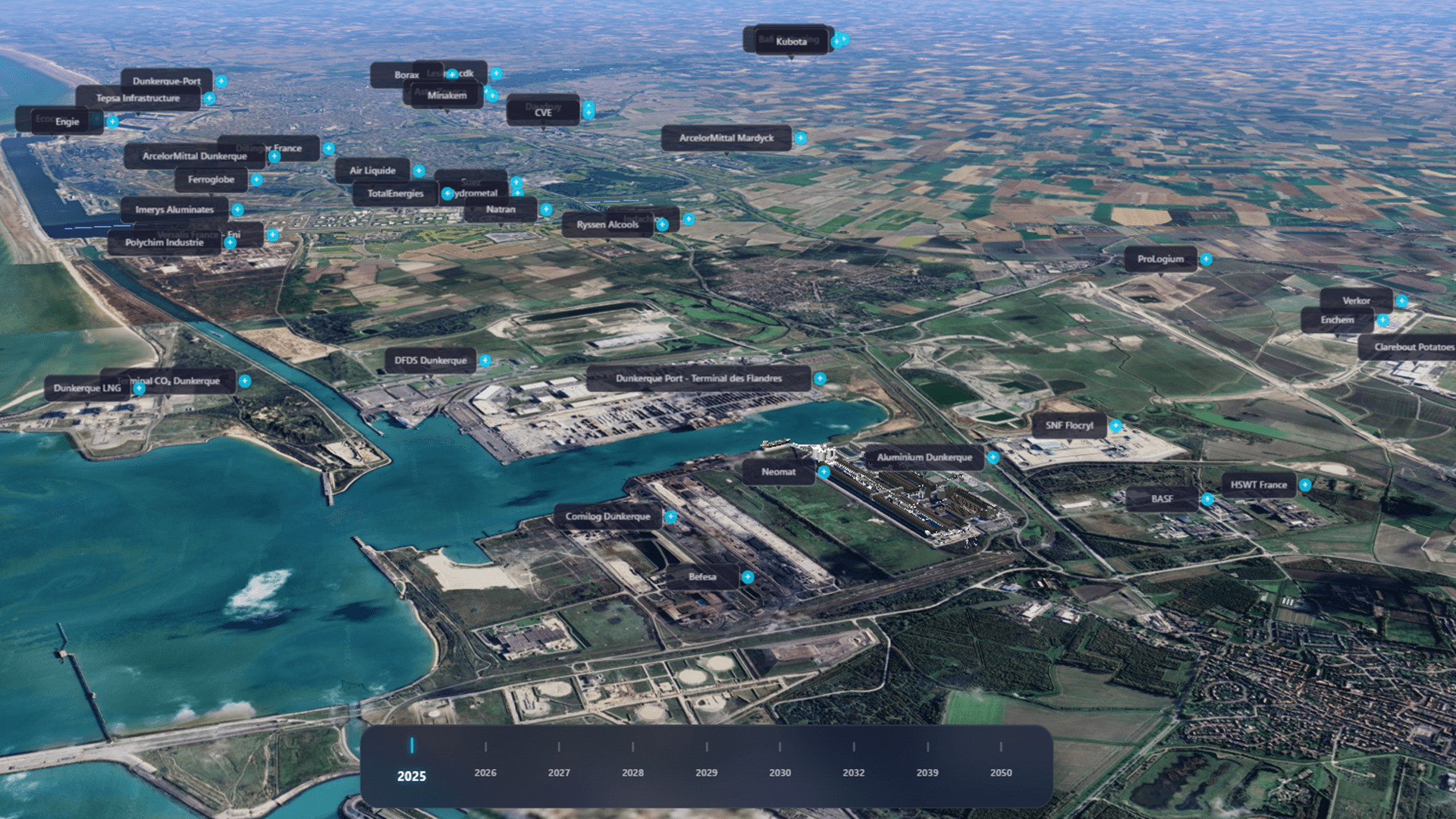Click the Comilog Dunkerque label
The height and width of the screenshot is (819, 1456).
click(607, 516)
